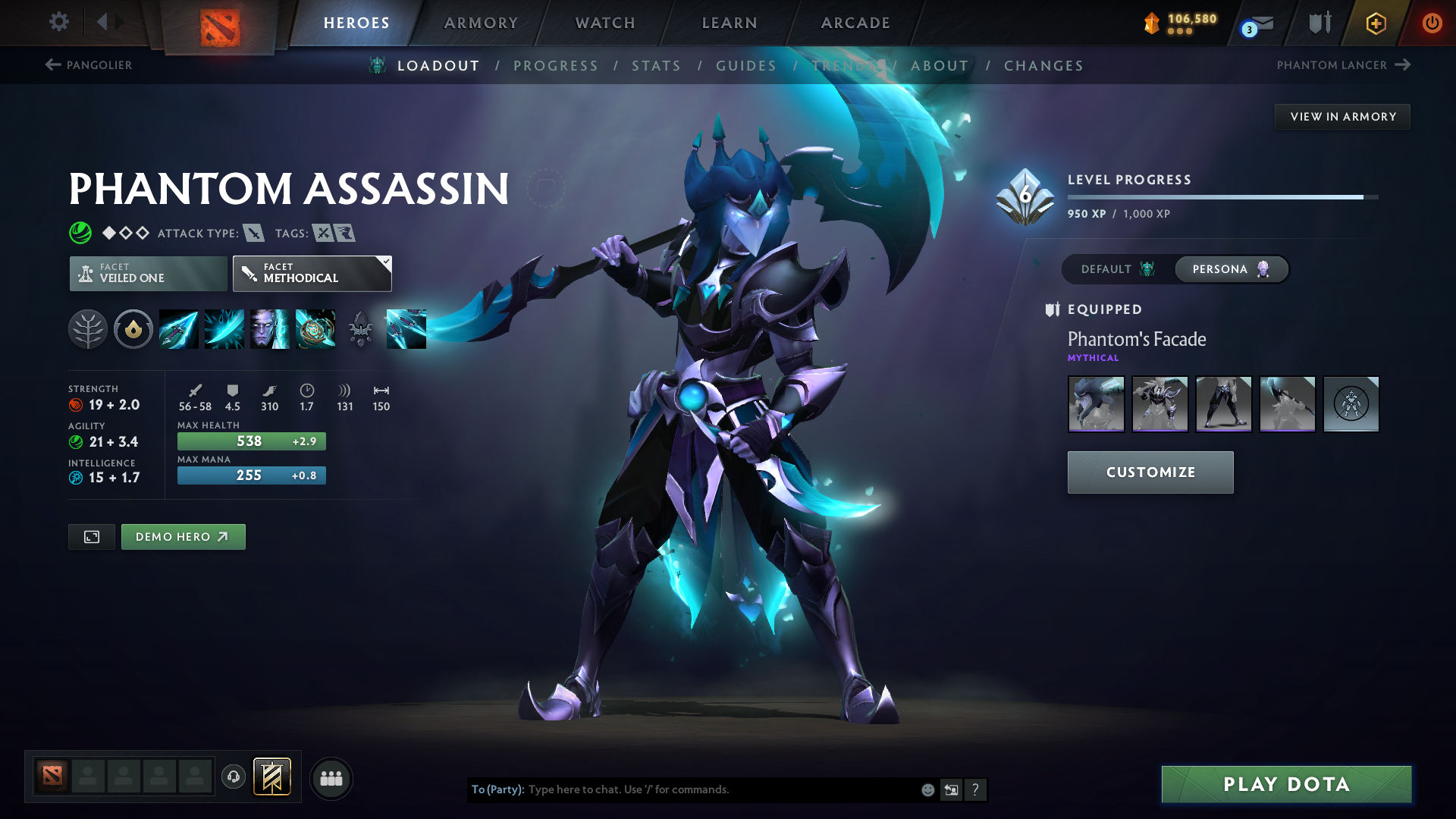
Task: Click the DEMO HERO button
Action: (x=183, y=536)
